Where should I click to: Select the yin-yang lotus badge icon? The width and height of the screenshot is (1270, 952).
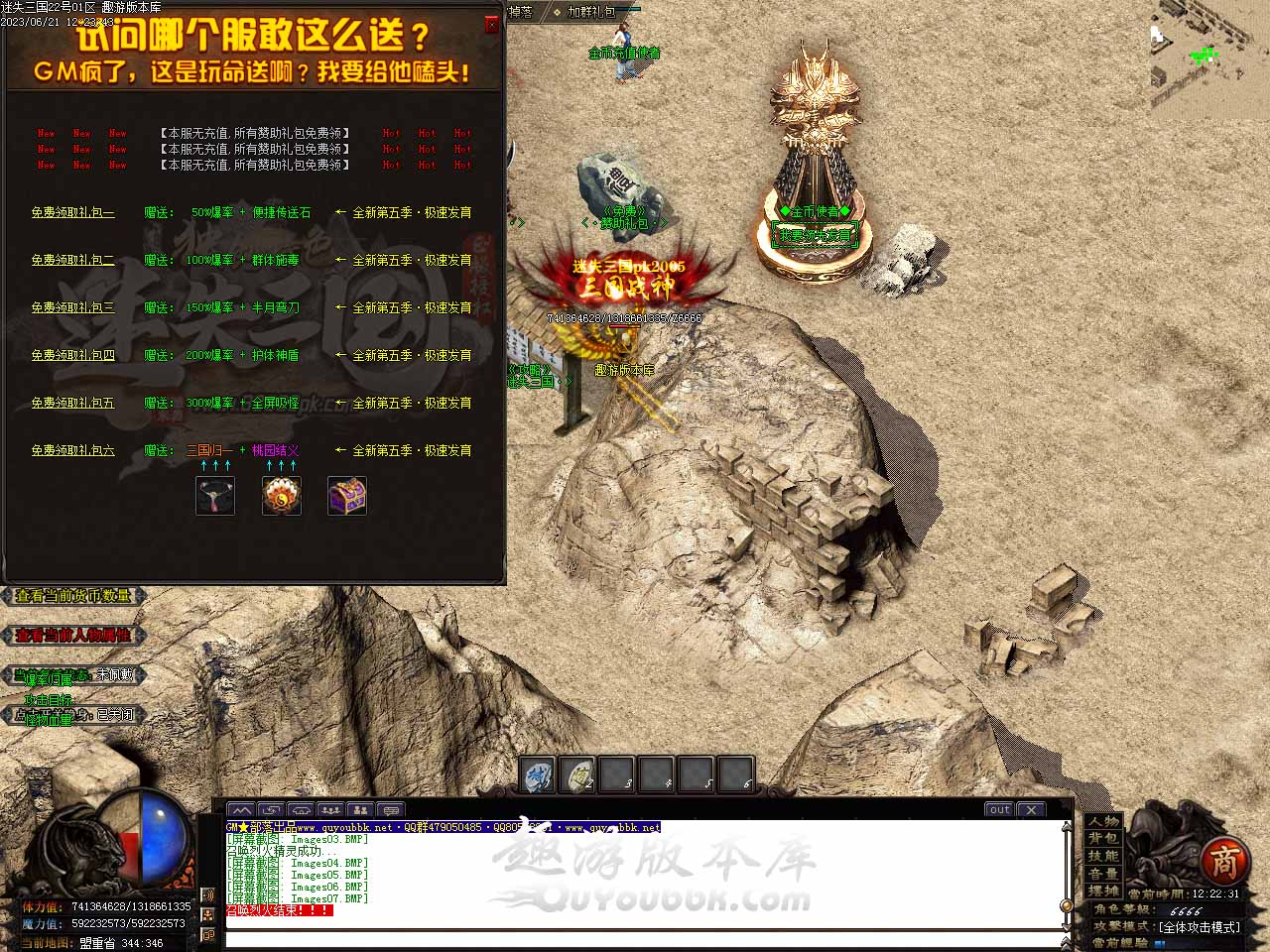(282, 496)
